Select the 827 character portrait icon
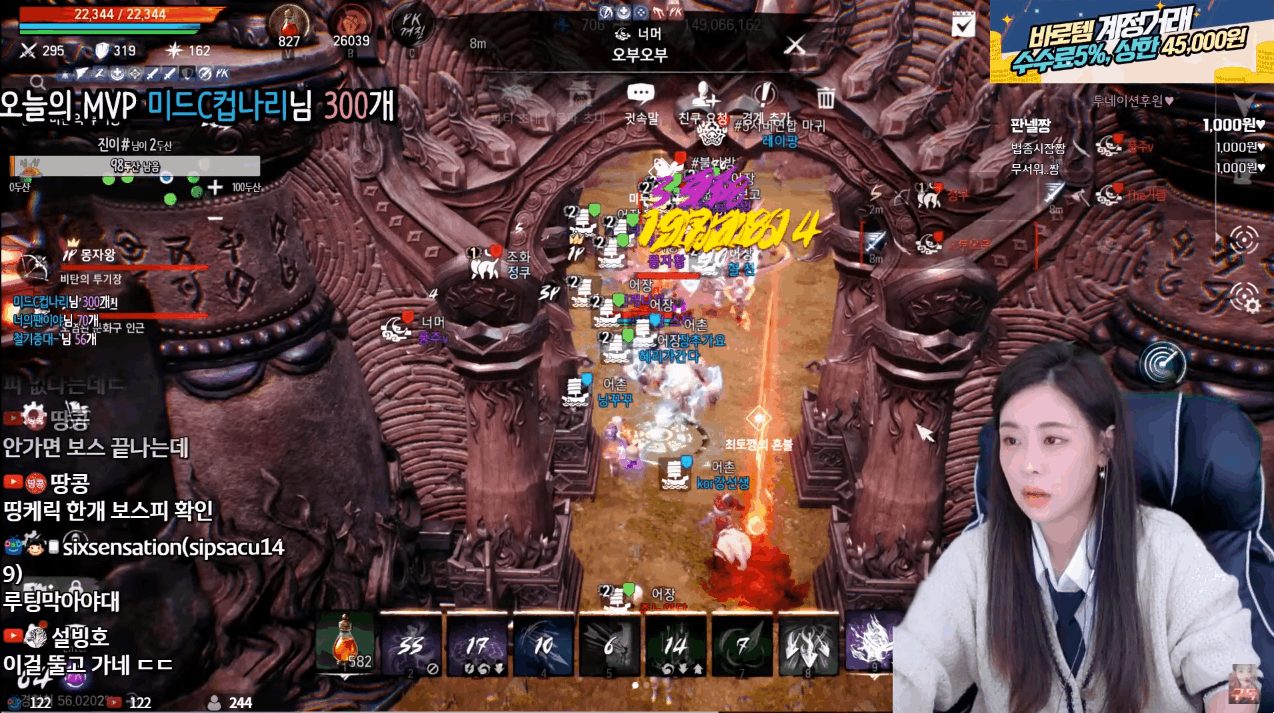1274x713 pixels. point(290,22)
